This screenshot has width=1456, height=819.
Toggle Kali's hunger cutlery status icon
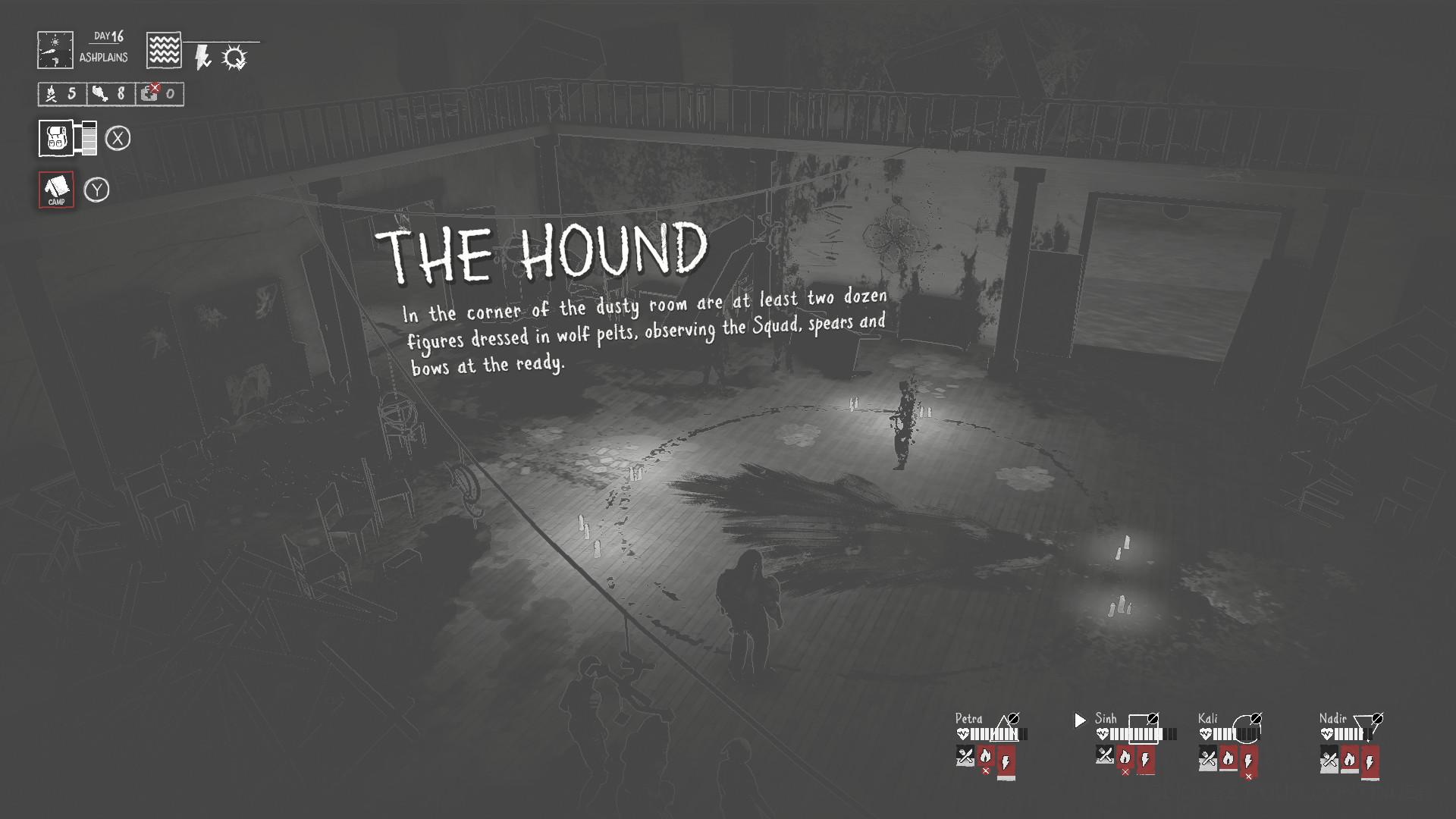coord(1209,757)
